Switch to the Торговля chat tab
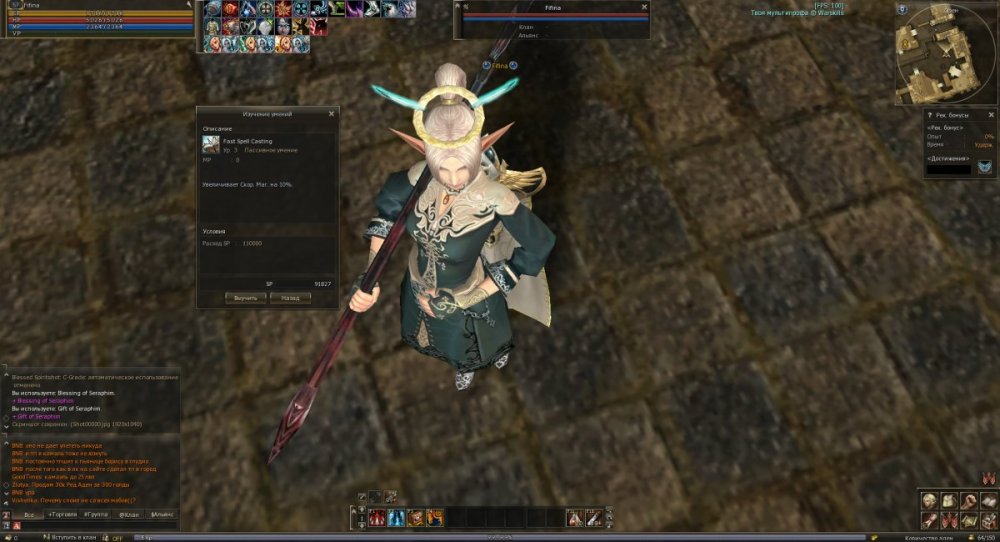The width and height of the screenshot is (1000, 542). tap(63, 514)
